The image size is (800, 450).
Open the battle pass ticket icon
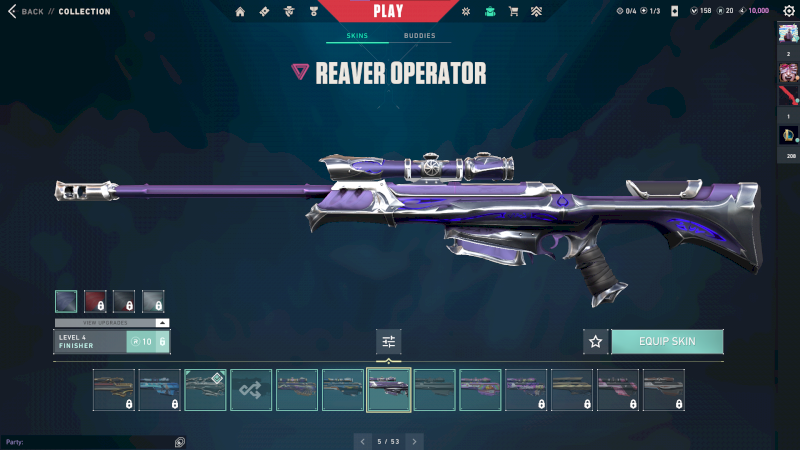[264, 12]
